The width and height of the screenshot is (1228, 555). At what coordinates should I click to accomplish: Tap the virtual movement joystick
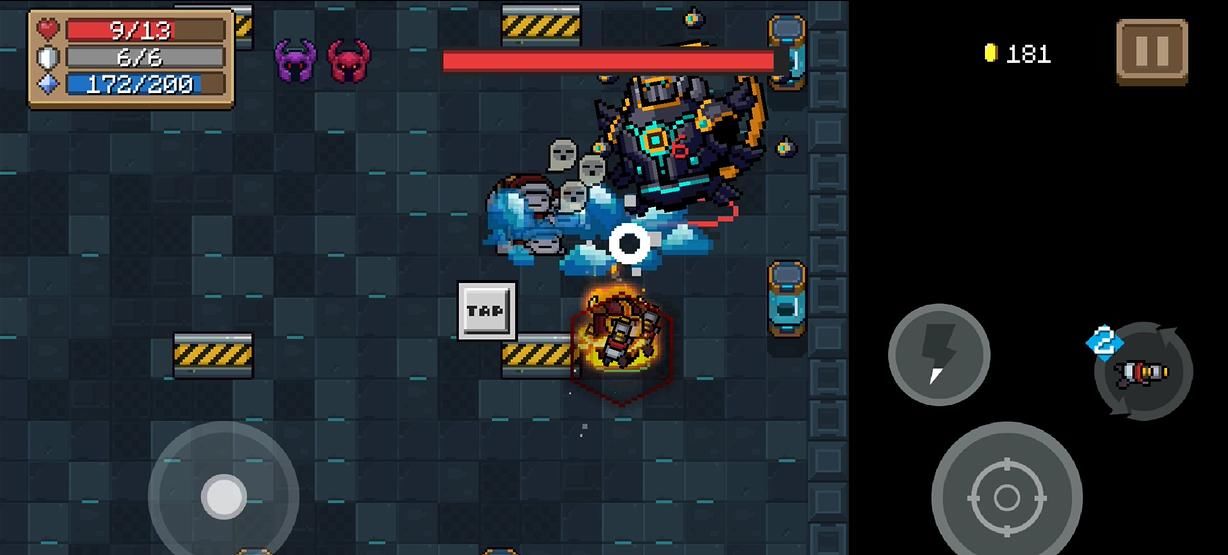point(223,495)
